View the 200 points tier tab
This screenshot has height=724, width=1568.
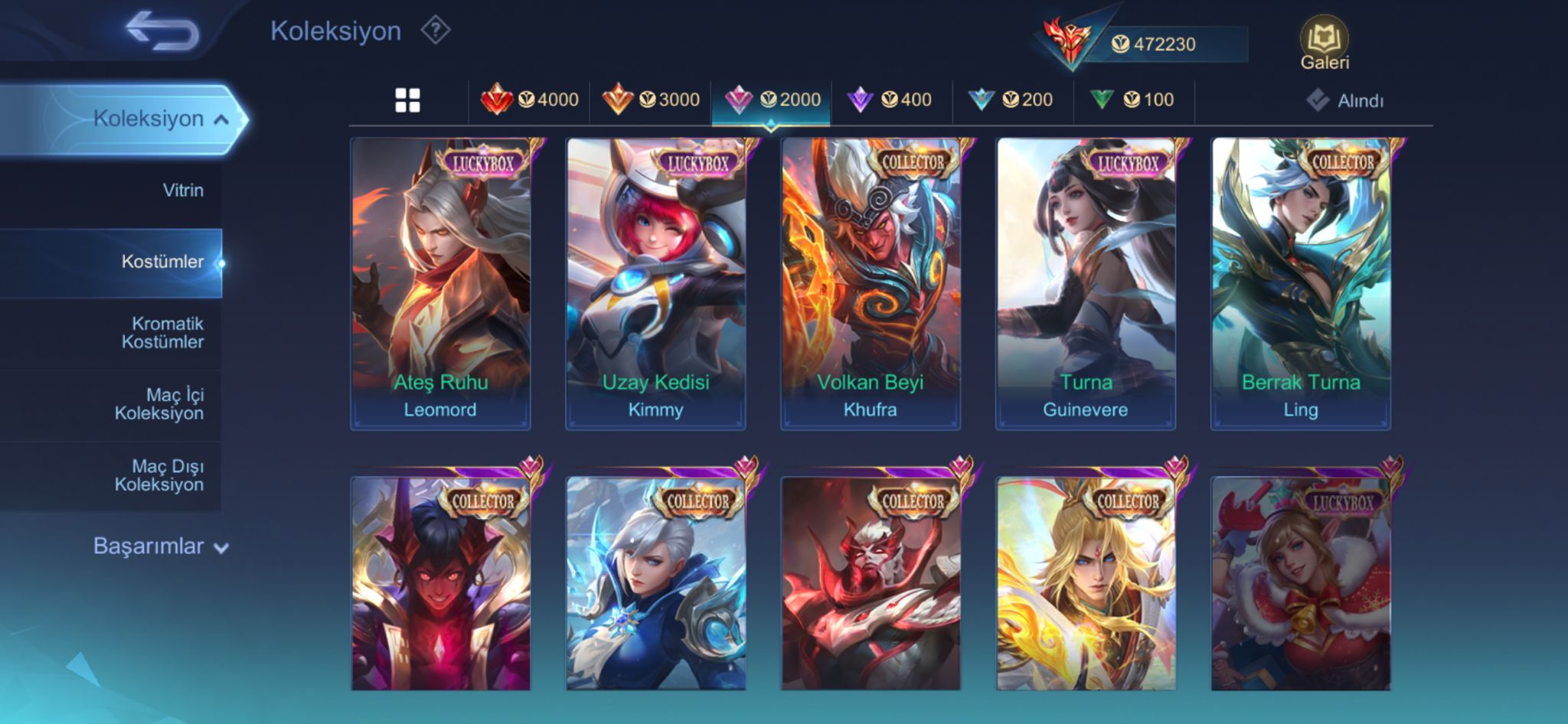point(1011,100)
